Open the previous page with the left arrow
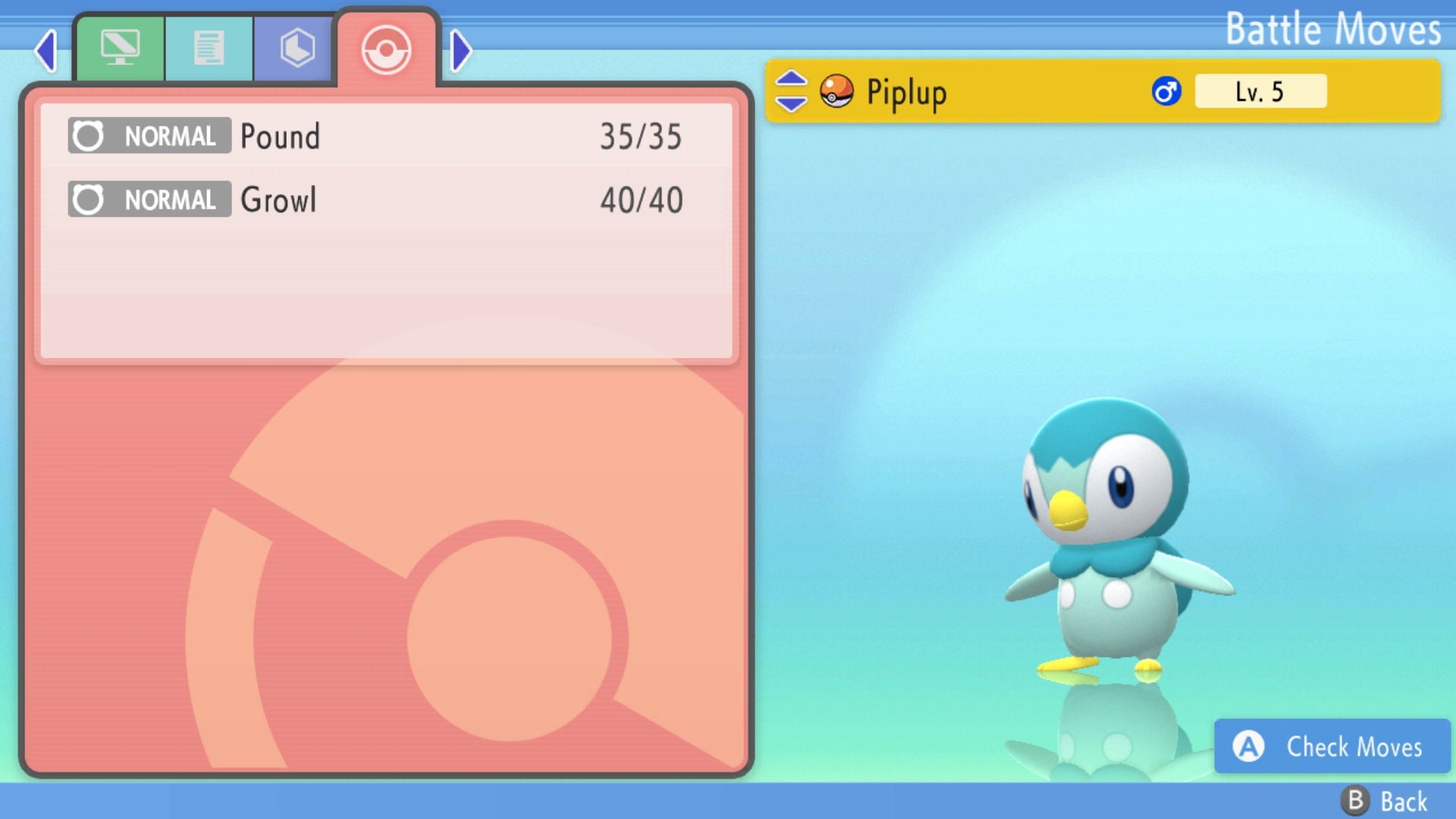1456x819 pixels. [x=45, y=50]
